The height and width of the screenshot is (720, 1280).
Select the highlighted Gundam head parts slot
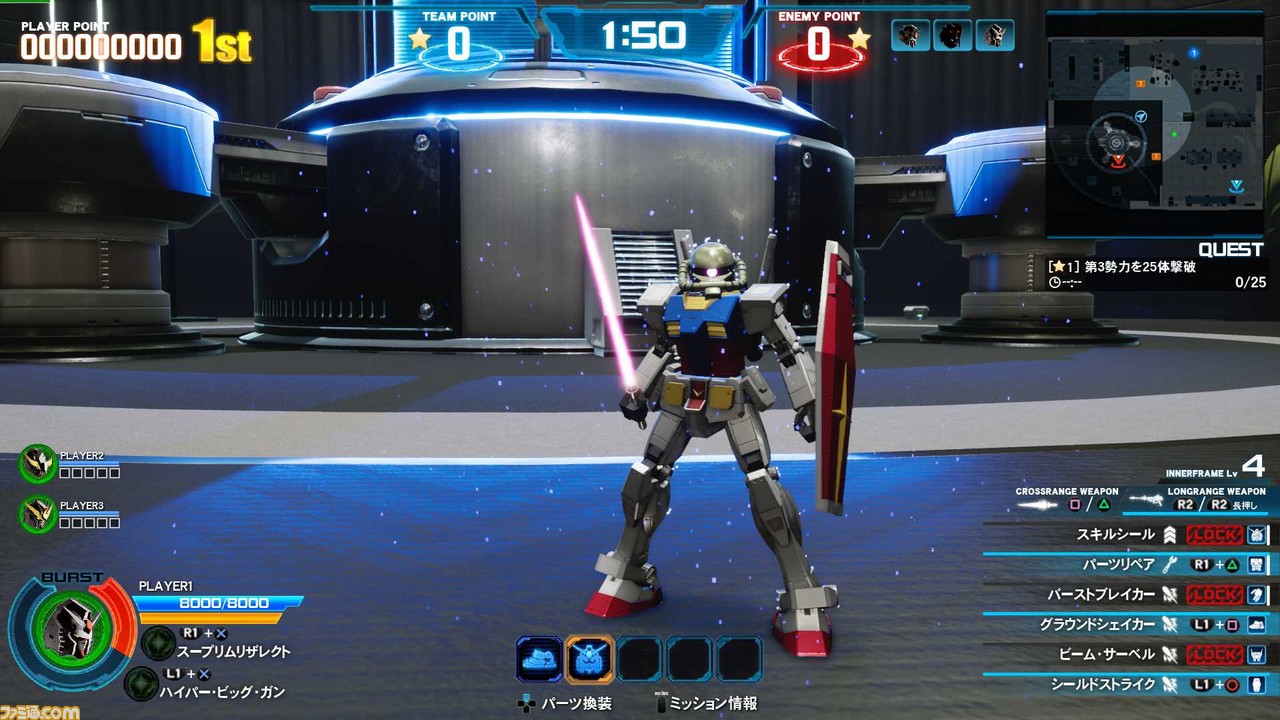pyautogui.click(x=591, y=655)
